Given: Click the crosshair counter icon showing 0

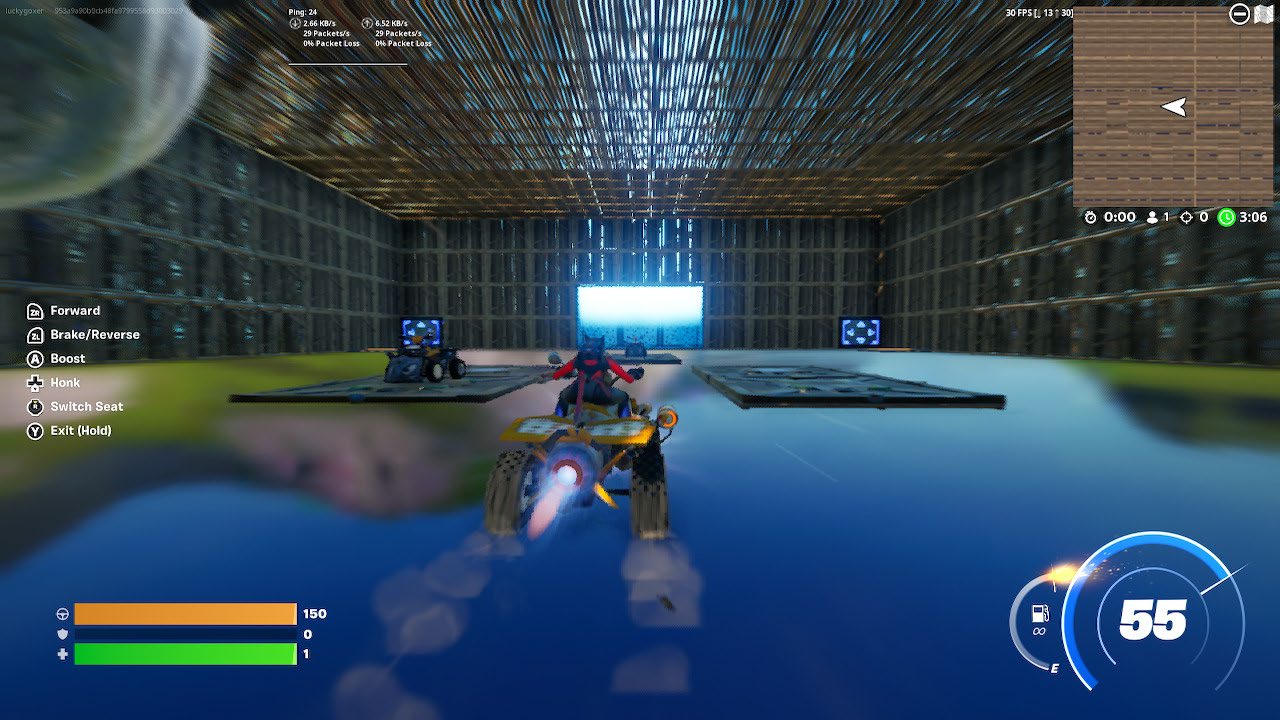Looking at the screenshot, I should tap(1185, 217).
